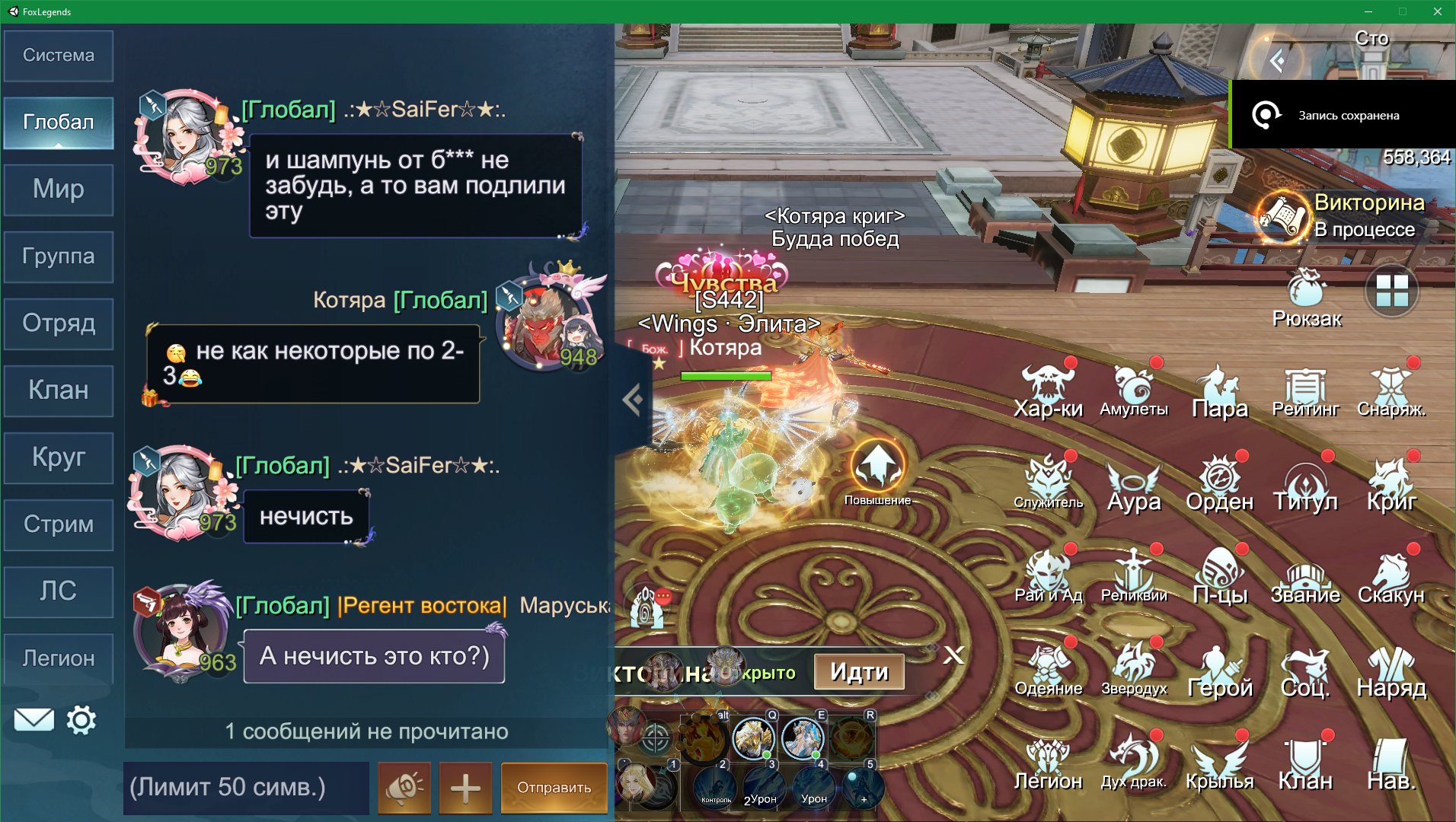The image size is (1456, 822).
Task: Open the Рейтинг ranking menu
Action: click(x=1305, y=390)
